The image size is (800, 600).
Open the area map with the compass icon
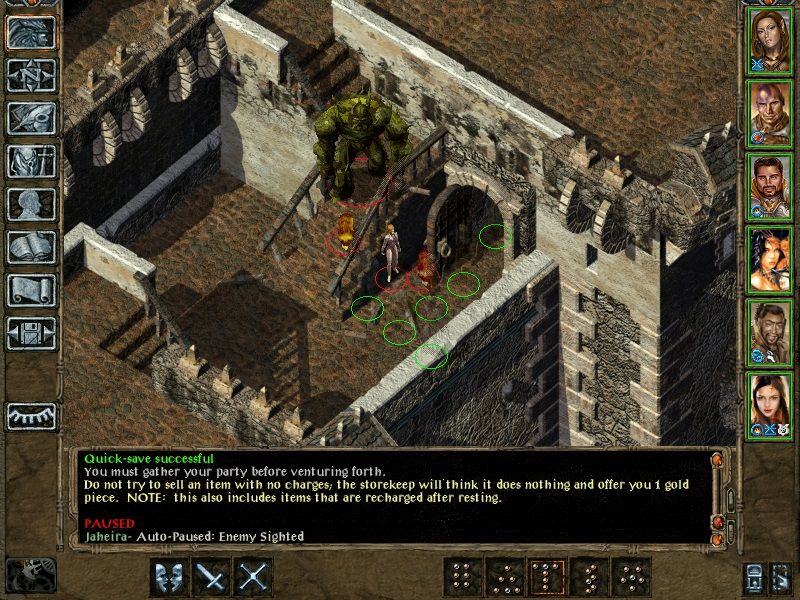click(x=31, y=75)
